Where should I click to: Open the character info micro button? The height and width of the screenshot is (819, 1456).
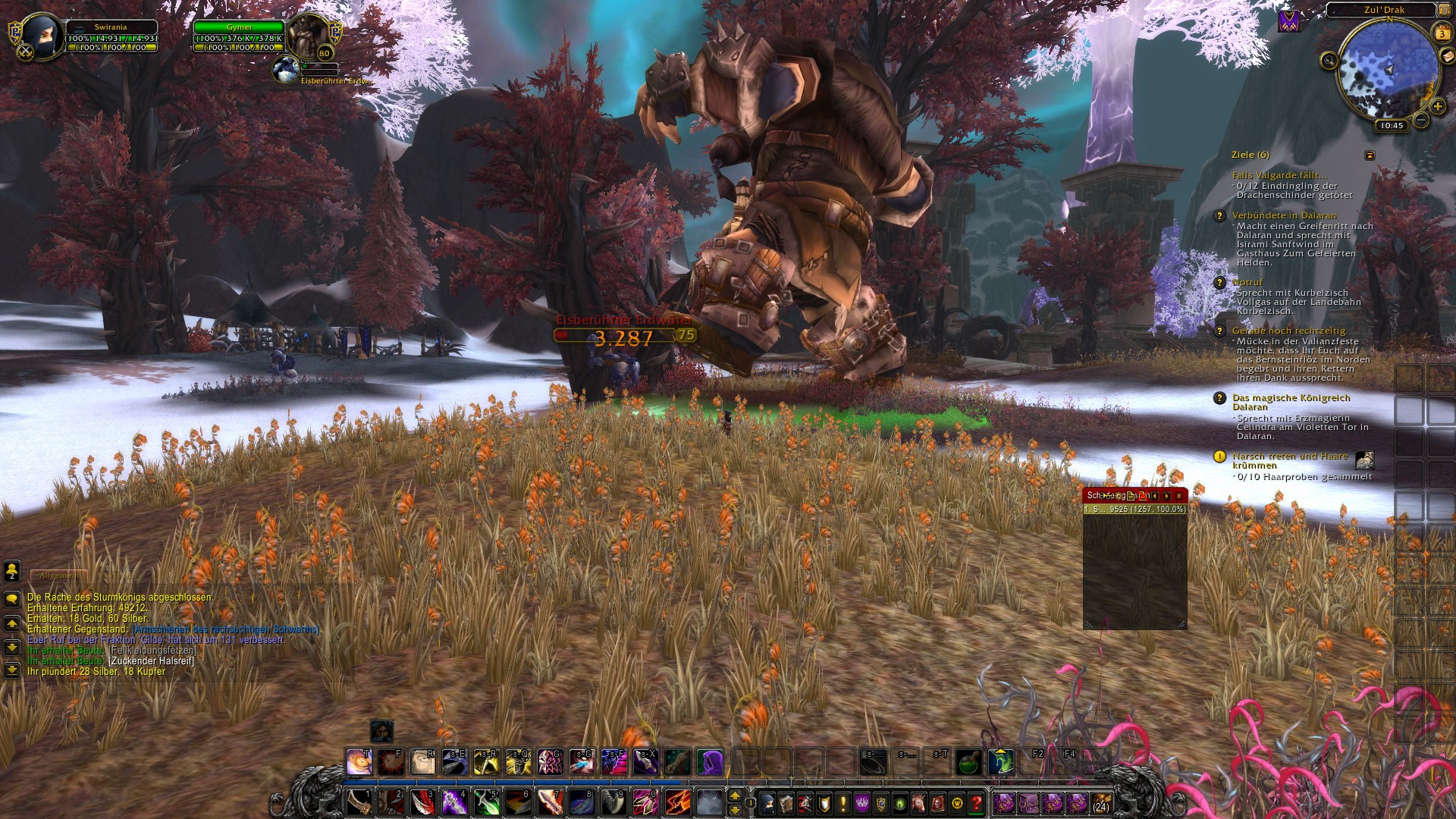(767, 802)
